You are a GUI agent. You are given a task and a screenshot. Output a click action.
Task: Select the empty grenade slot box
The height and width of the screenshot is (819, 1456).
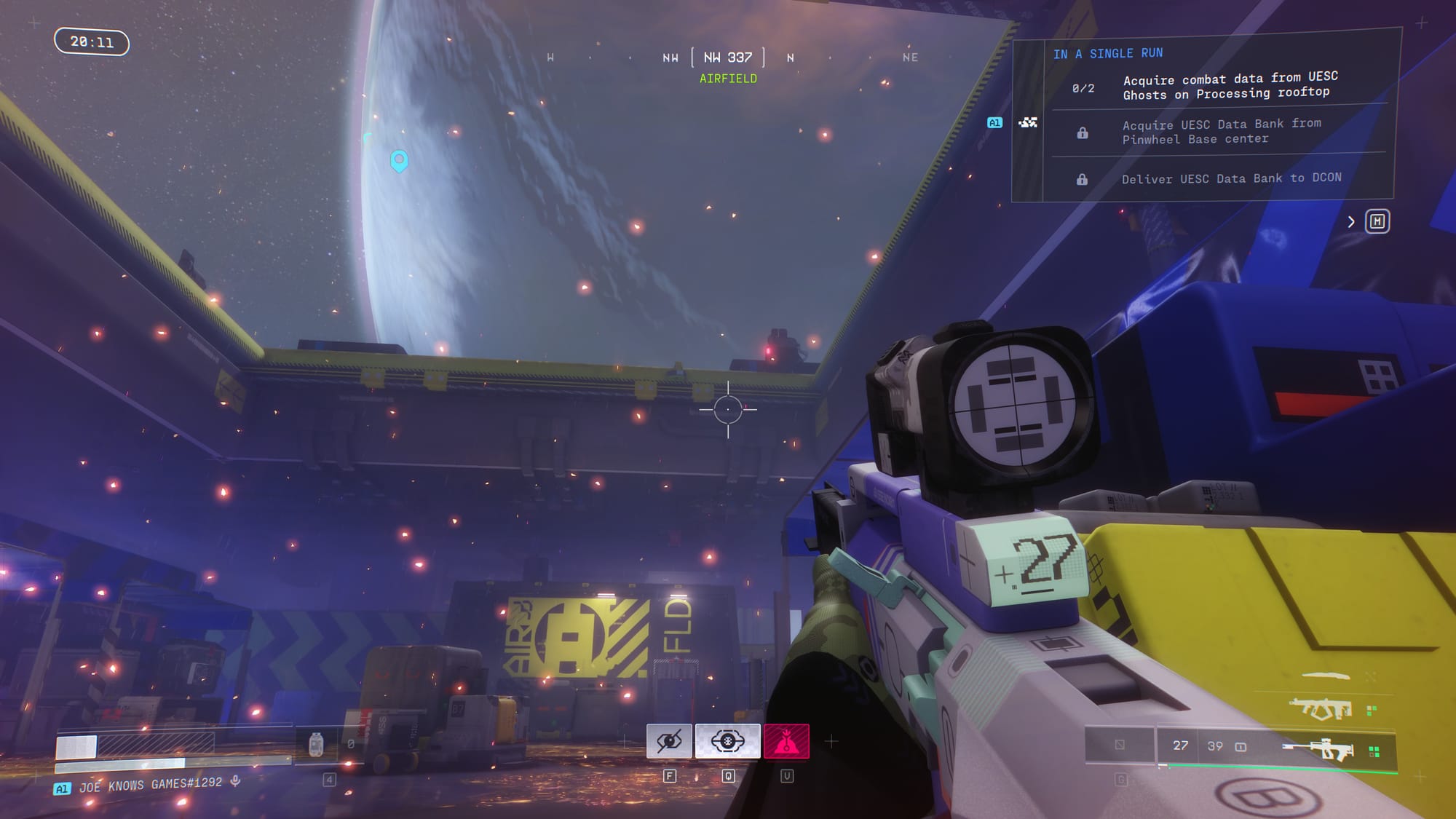coord(1120,745)
